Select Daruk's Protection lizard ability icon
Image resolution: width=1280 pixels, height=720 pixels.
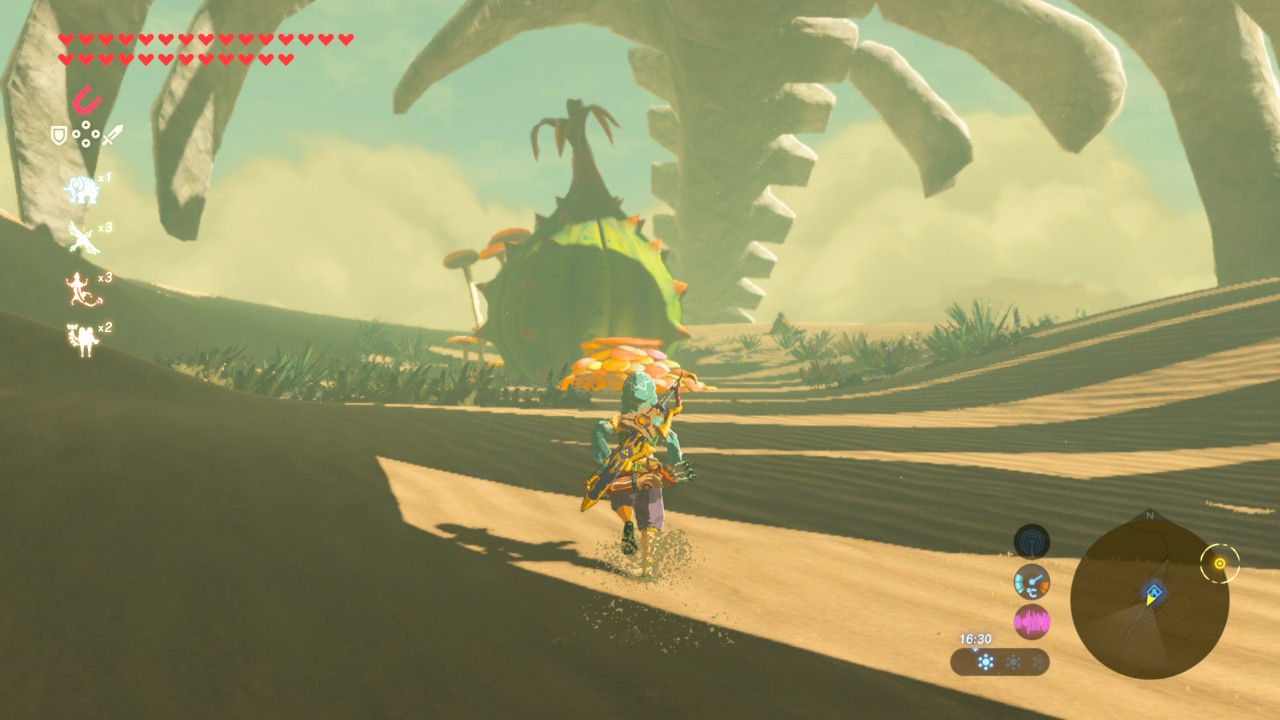click(x=80, y=289)
